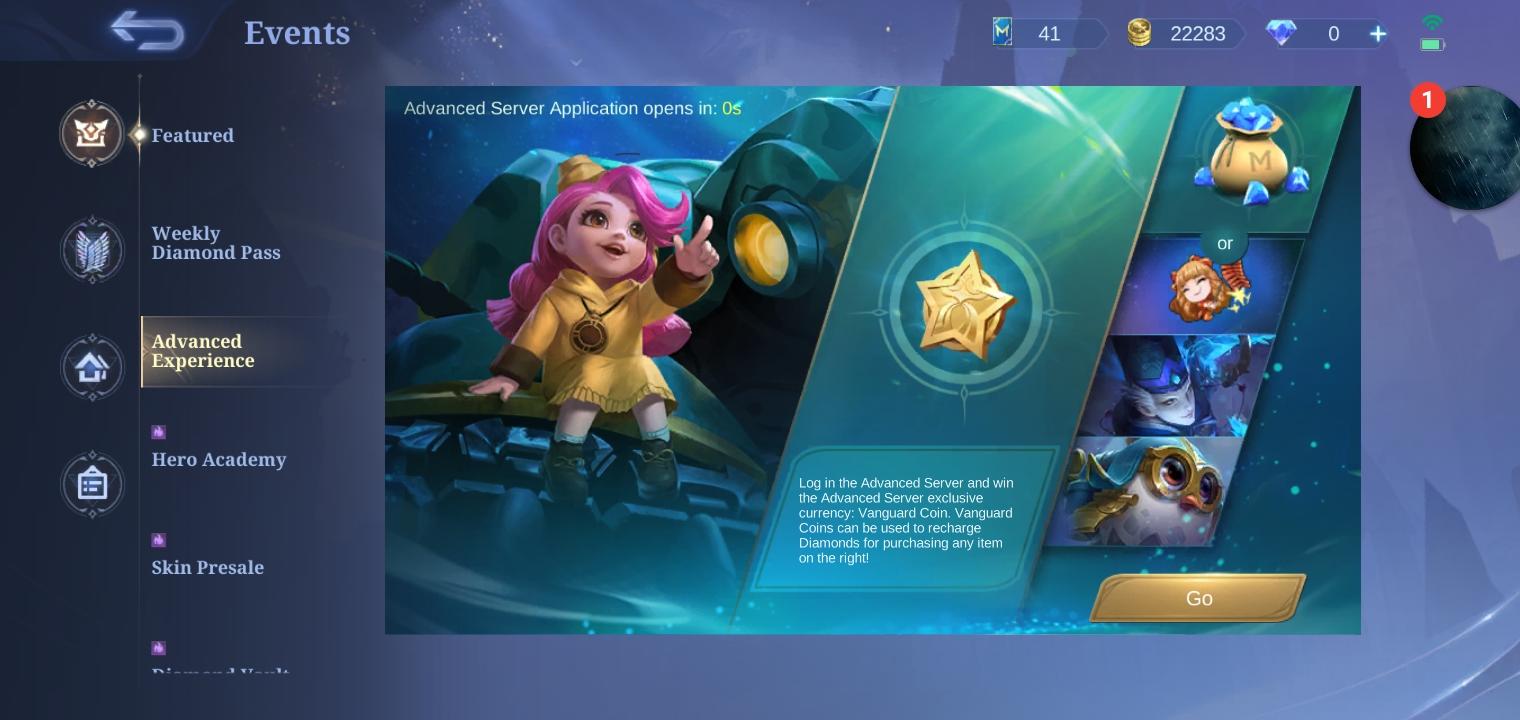Switch to the Featured tab
Screen dimensions: 1520x720
tap(193, 135)
